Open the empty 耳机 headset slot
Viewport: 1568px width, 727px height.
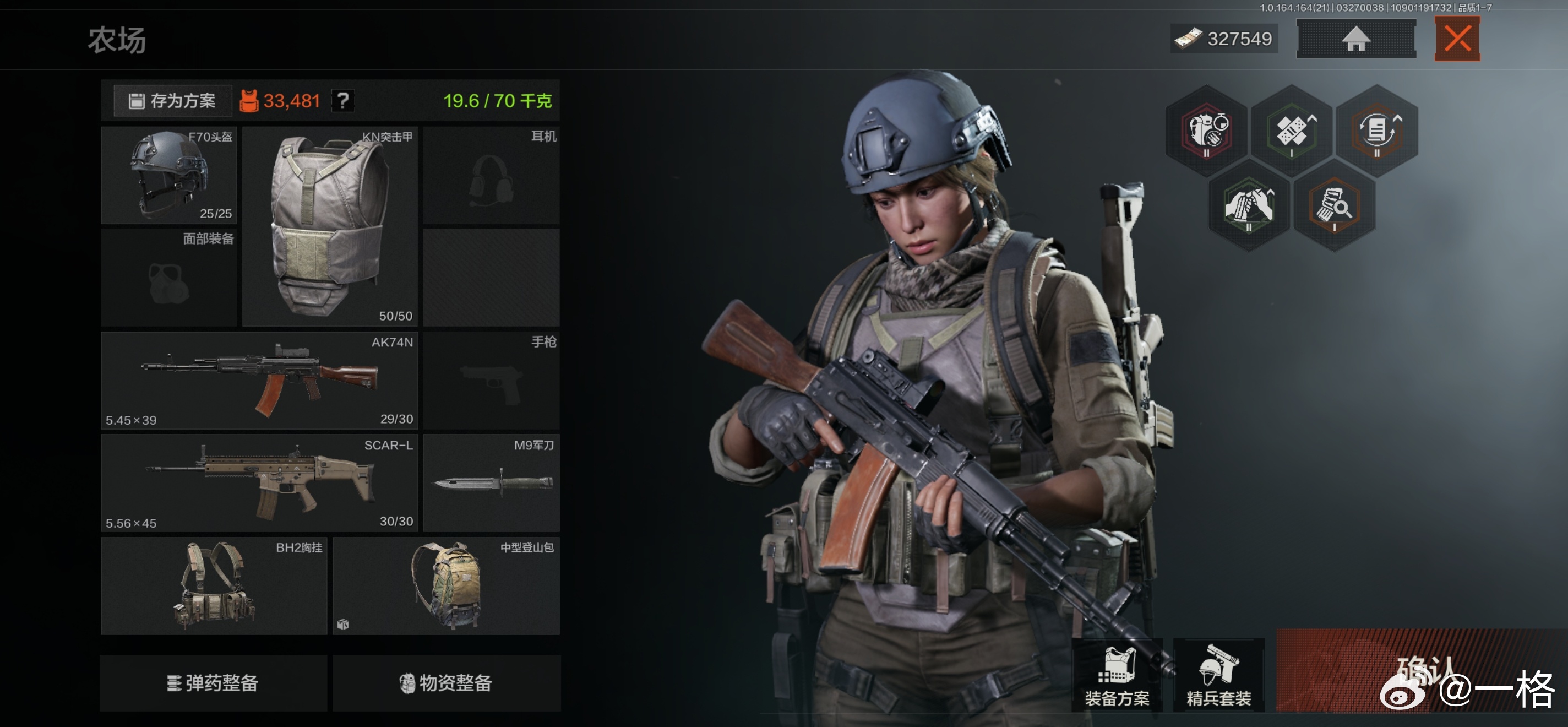491,176
